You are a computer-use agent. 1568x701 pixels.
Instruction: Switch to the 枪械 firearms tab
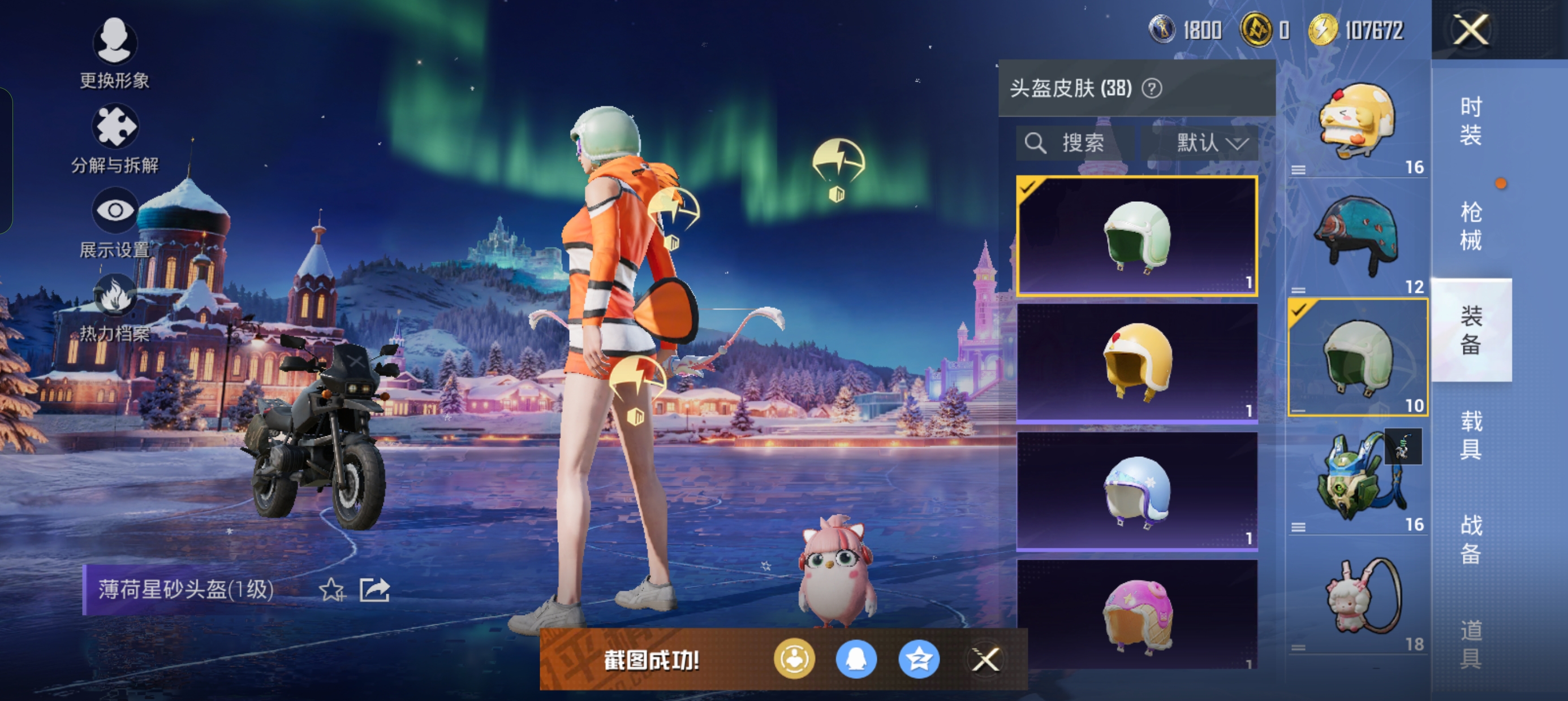(x=1471, y=225)
